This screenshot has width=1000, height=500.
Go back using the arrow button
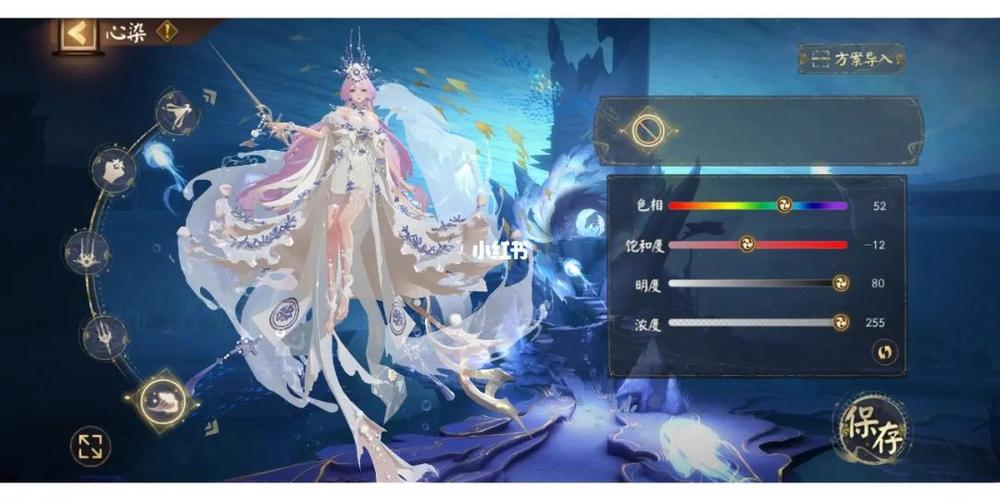[78, 32]
